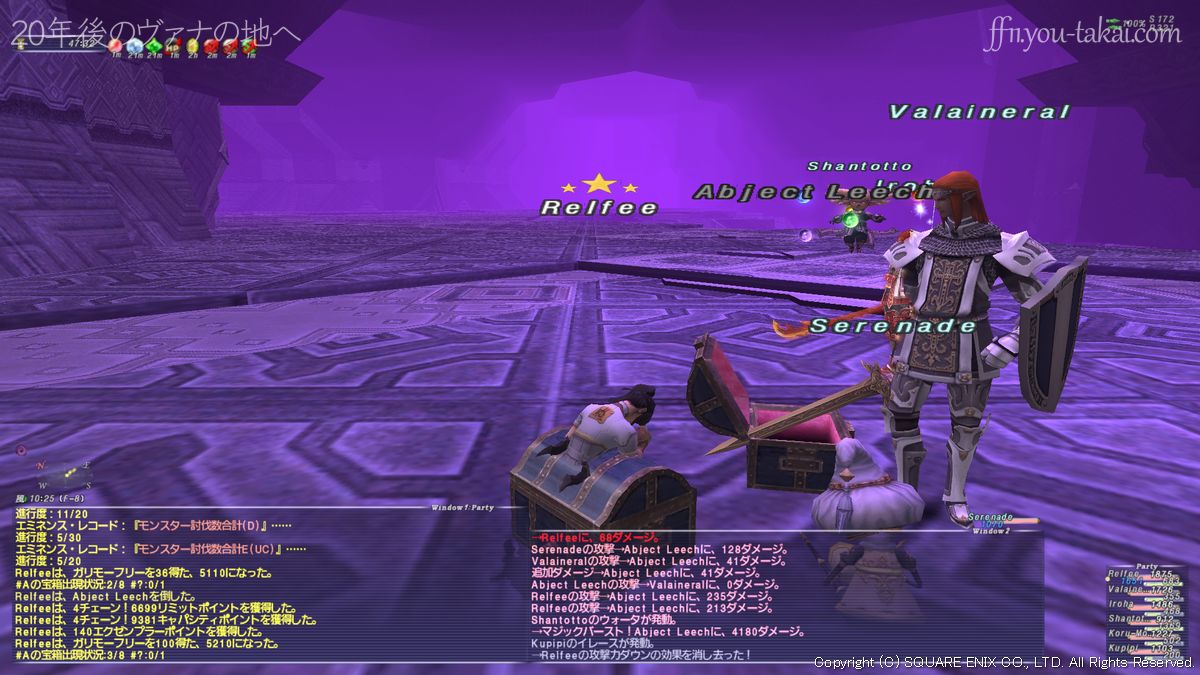Select the Koru-Mo party member row
Viewport: 1200px width, 675px height.
[x=1125, y=634]
